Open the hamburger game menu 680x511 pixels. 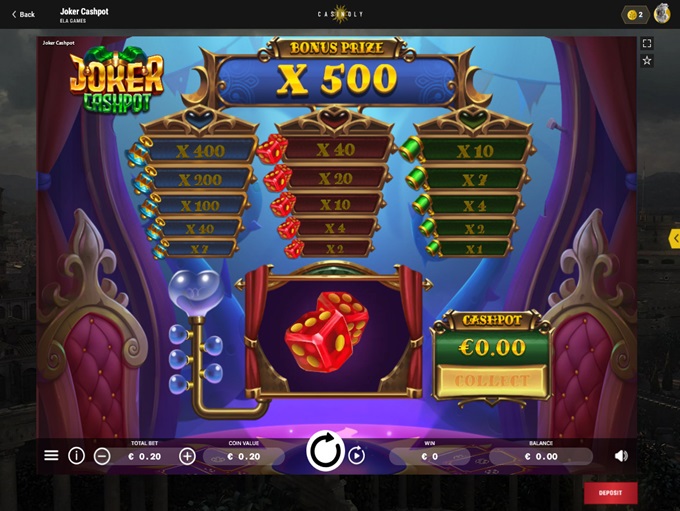click(x=51, y=455)
